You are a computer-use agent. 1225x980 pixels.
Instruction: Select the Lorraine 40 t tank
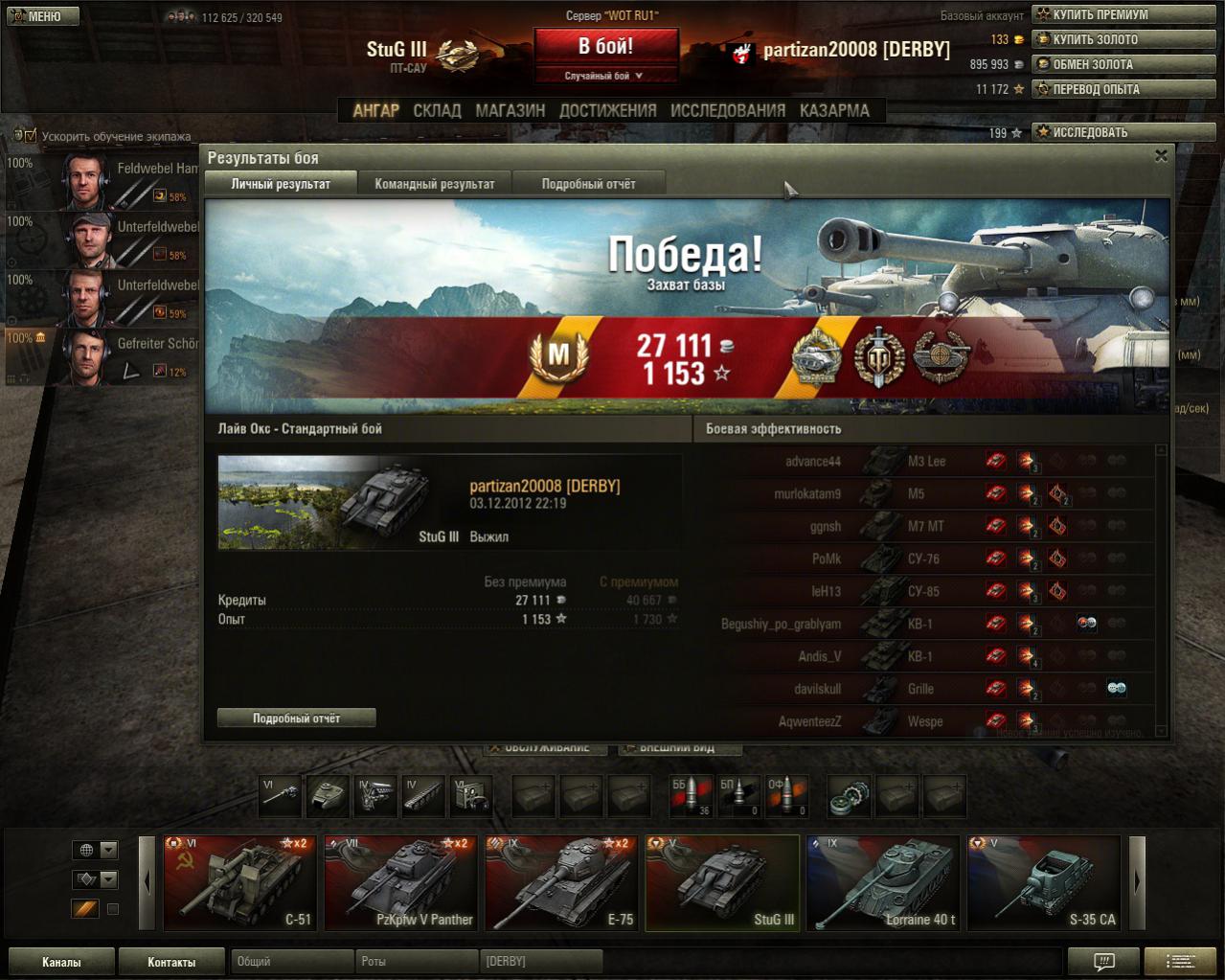point(883,882)
